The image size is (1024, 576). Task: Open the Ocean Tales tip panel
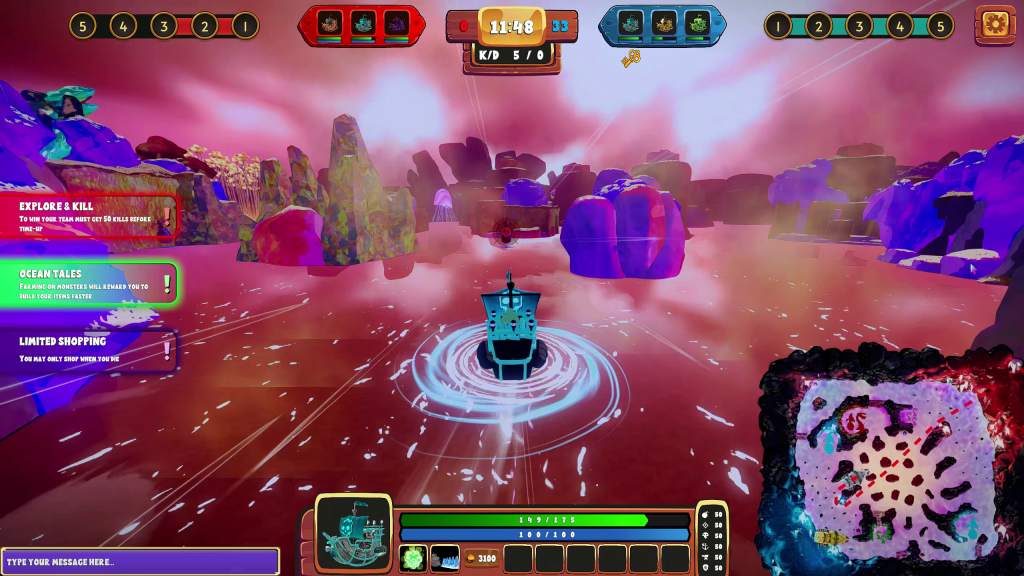tap(90, 283)
